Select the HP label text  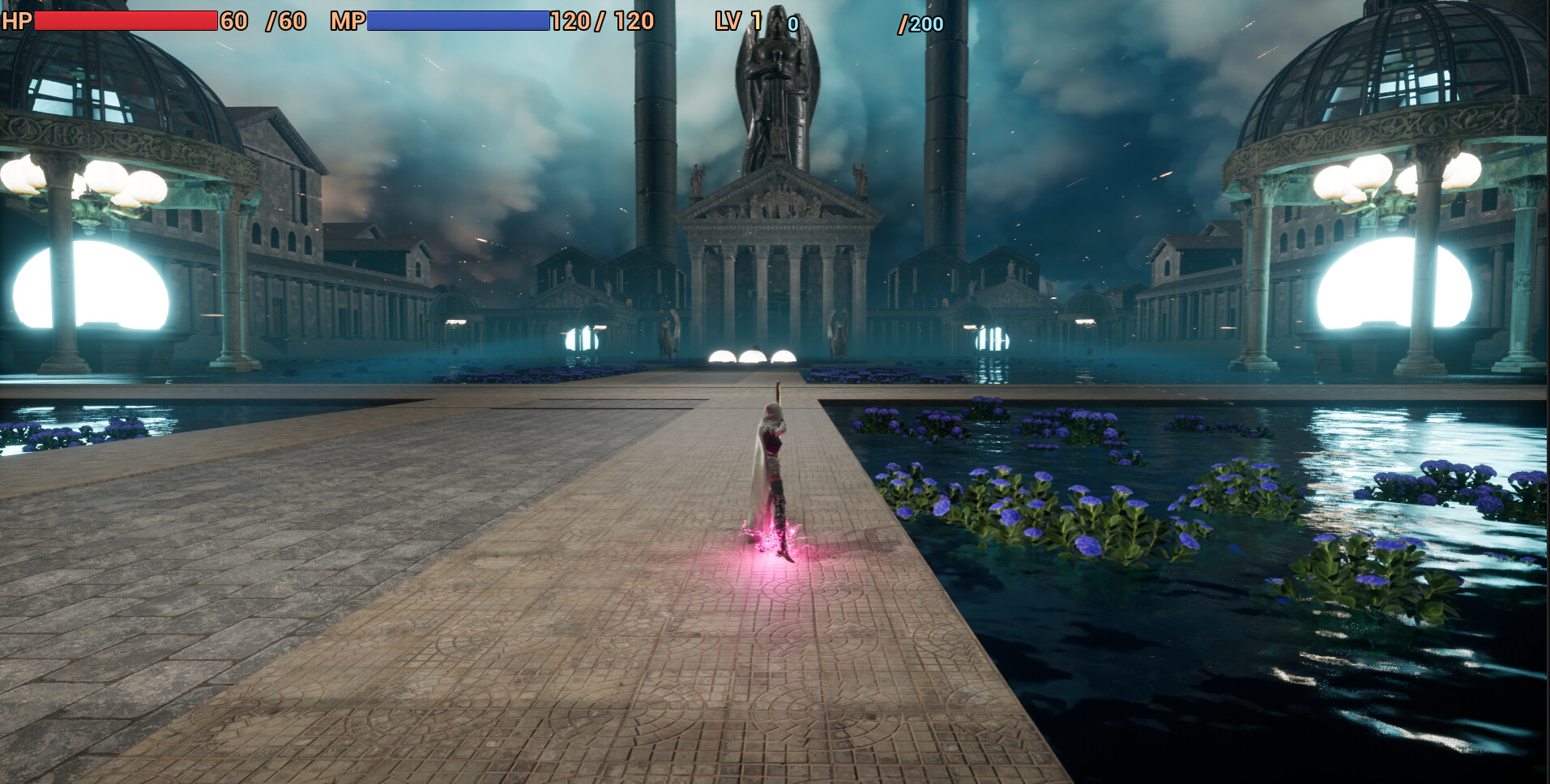pyautogui.click(x=16, y=20)
